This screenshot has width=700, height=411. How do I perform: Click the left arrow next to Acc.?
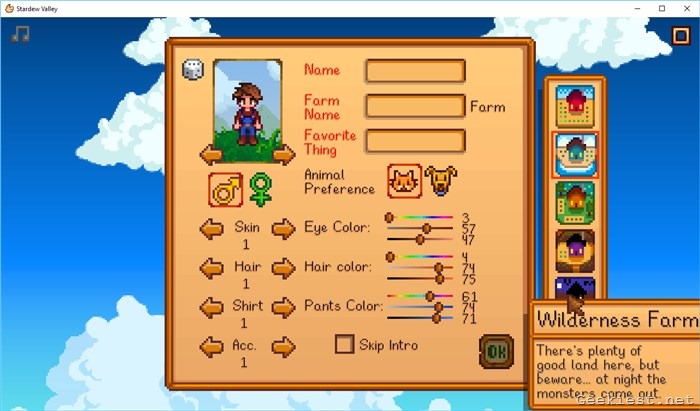[x=211, y=347]
